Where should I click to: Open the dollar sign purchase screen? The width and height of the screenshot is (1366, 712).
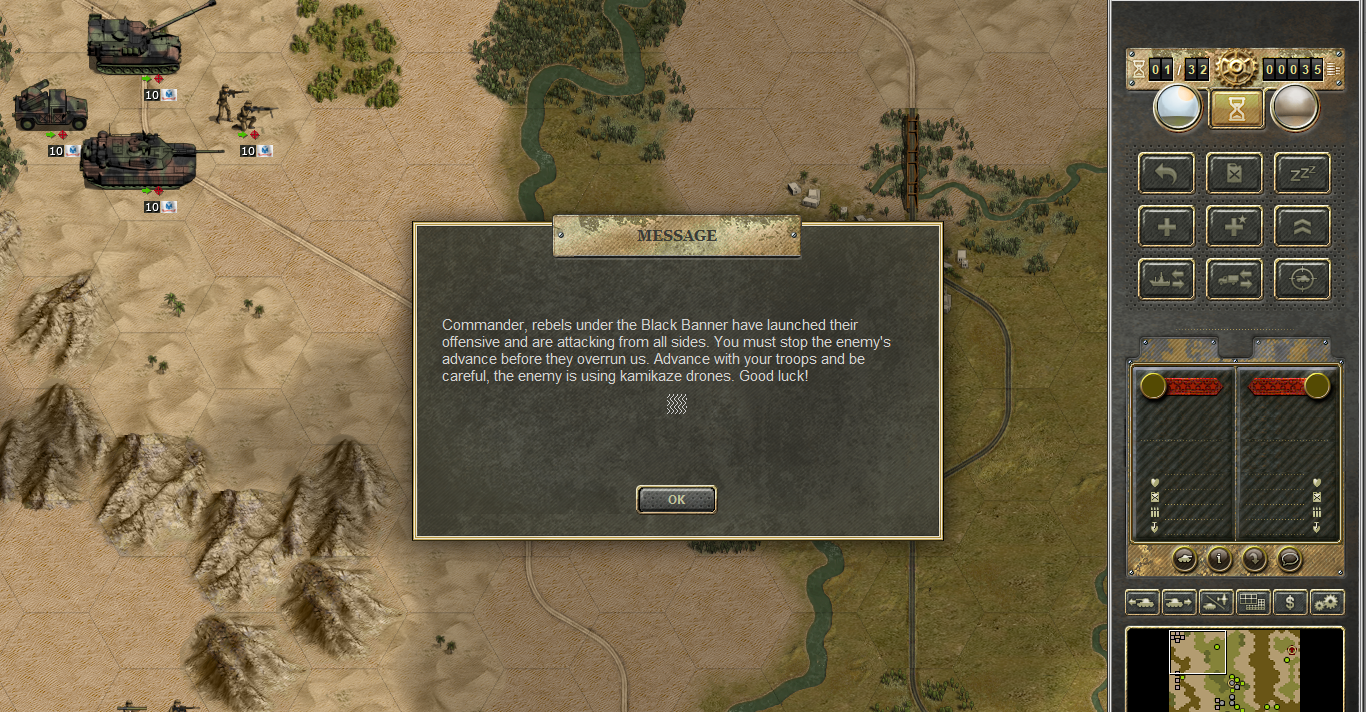tap(1290, 602)
